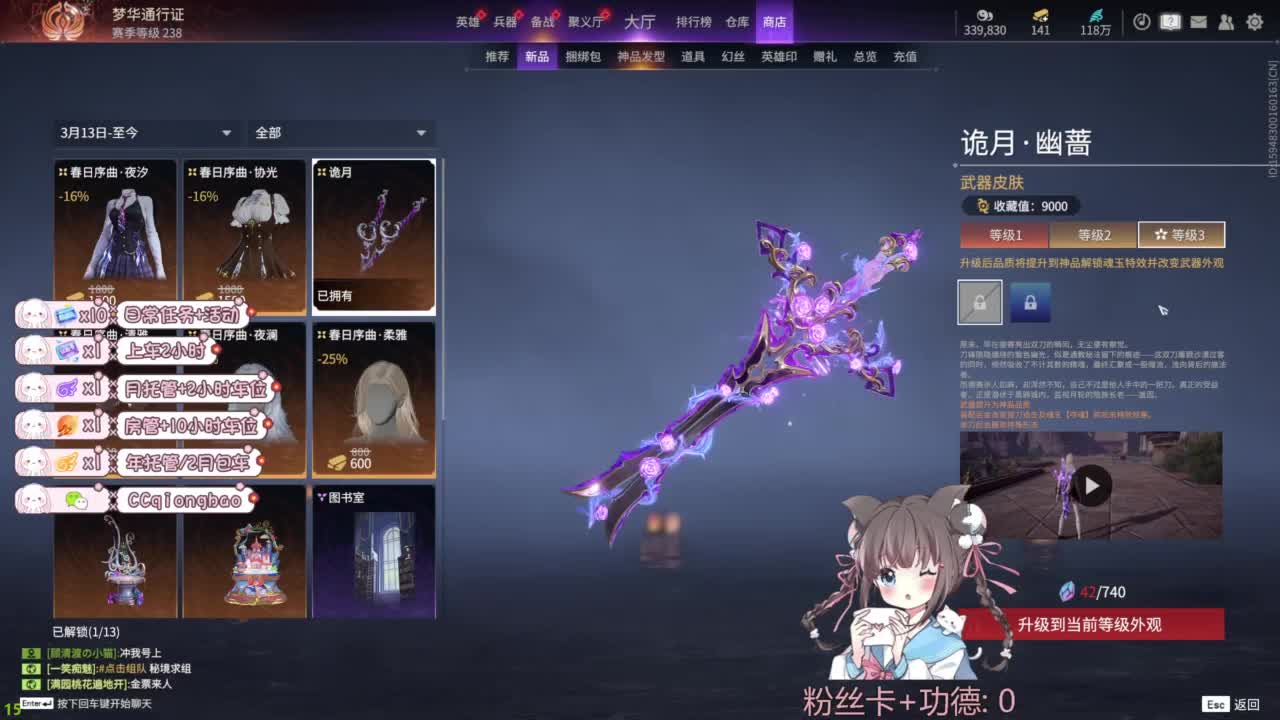The height and width of the screenshot is (720, 1280).
Task: Open the date filter dropdown 3月13日-至今
Action: pyautogui.click(x=145, y=132)
